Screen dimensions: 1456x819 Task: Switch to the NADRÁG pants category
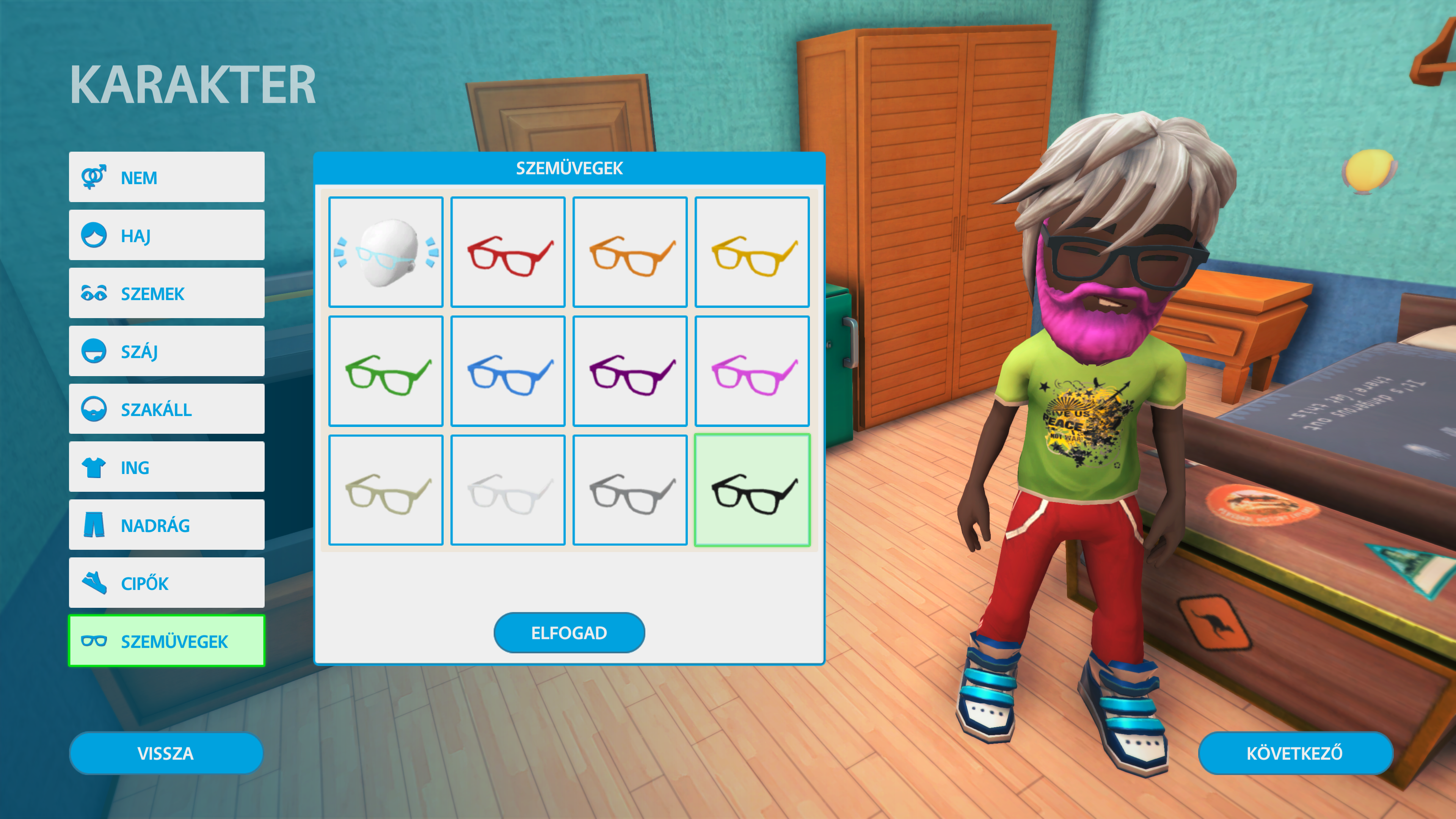click(x=167, y=525)
